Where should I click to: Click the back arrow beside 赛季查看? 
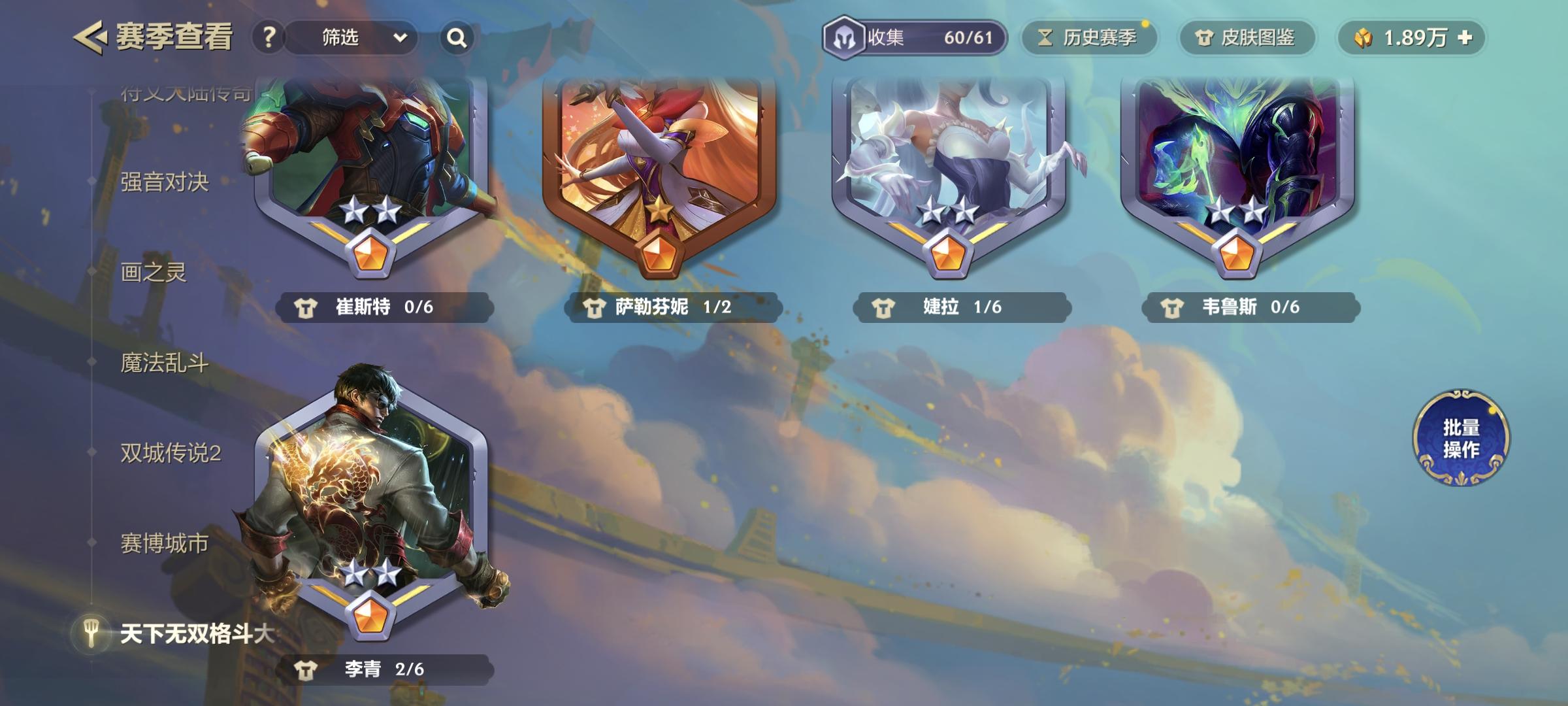[91, 37]
